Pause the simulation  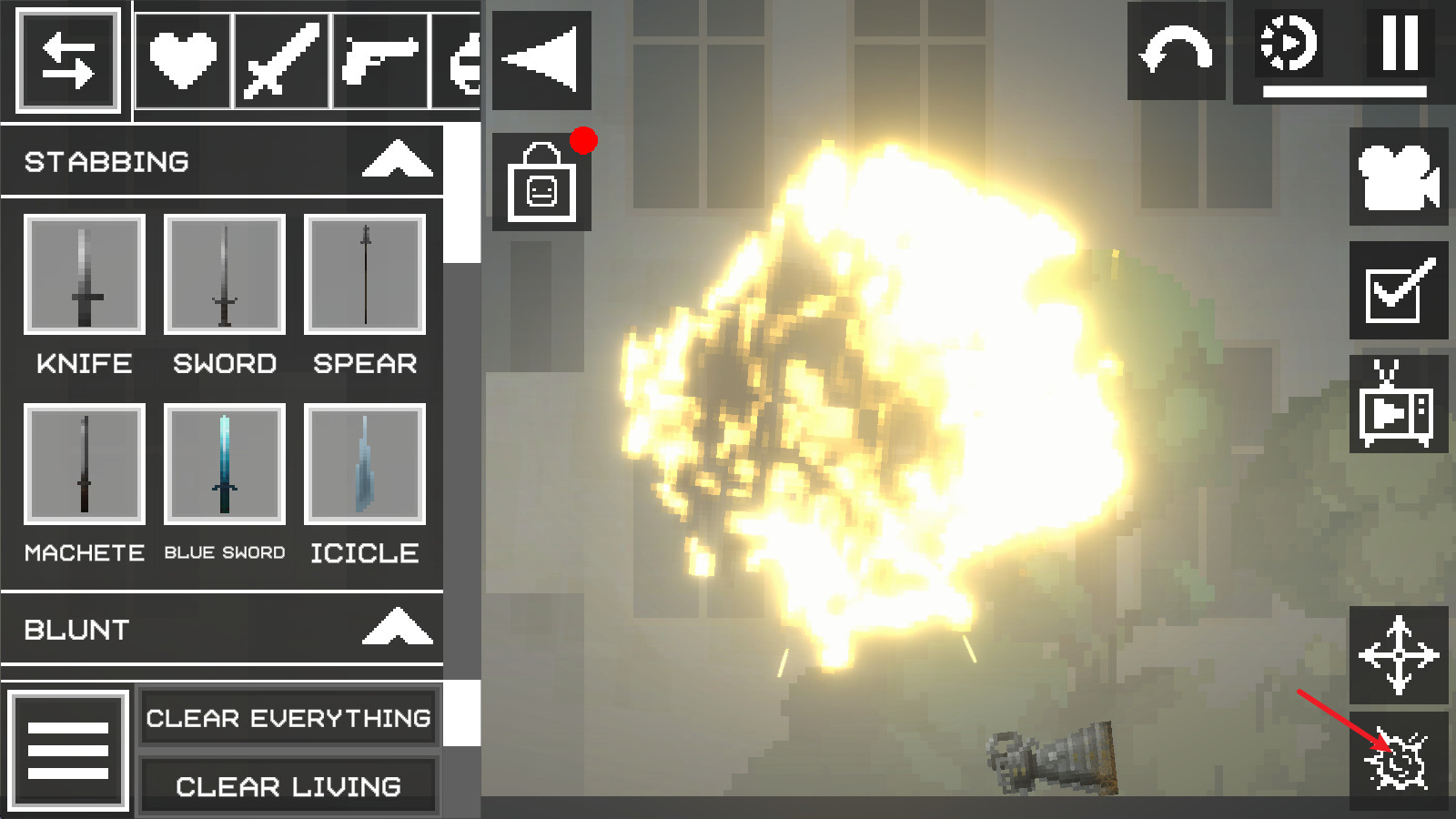pyautogui.click(x=1399, y=44)
